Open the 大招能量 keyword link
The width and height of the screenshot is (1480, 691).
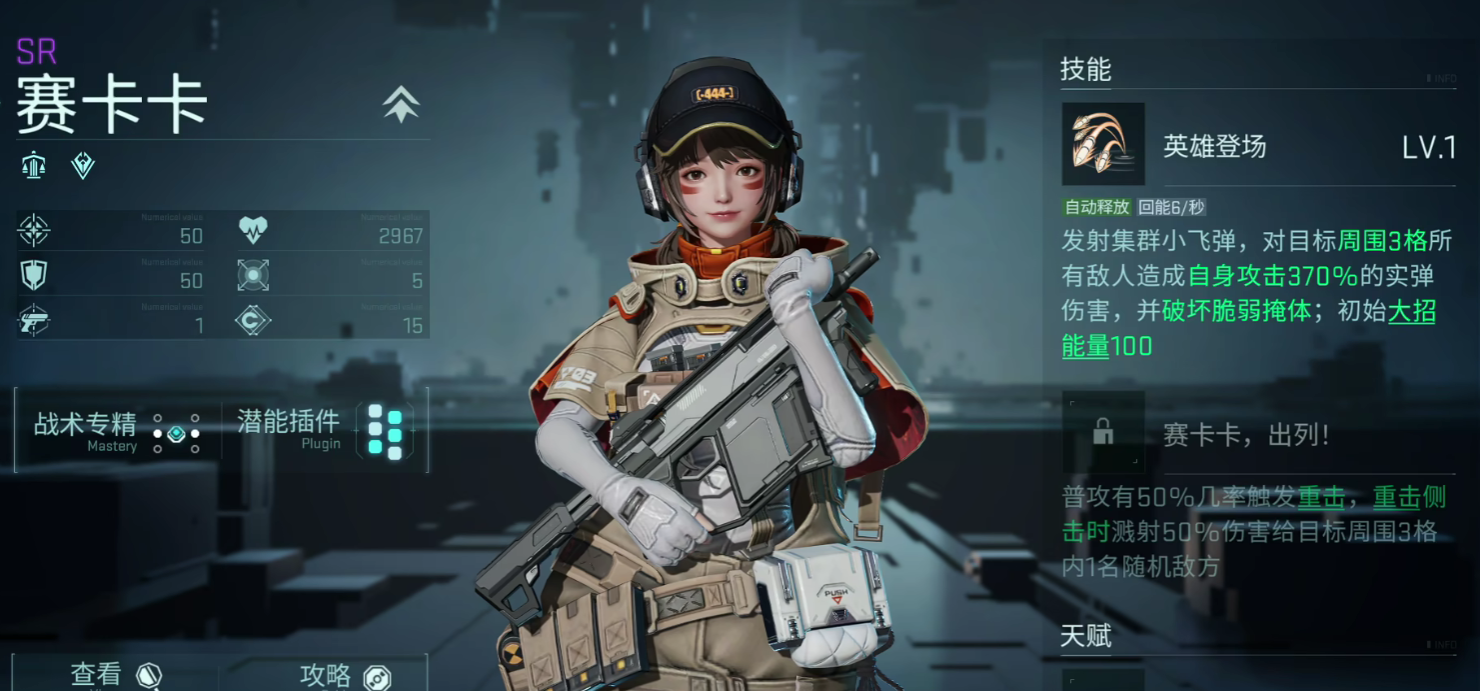coord(1412,311)
